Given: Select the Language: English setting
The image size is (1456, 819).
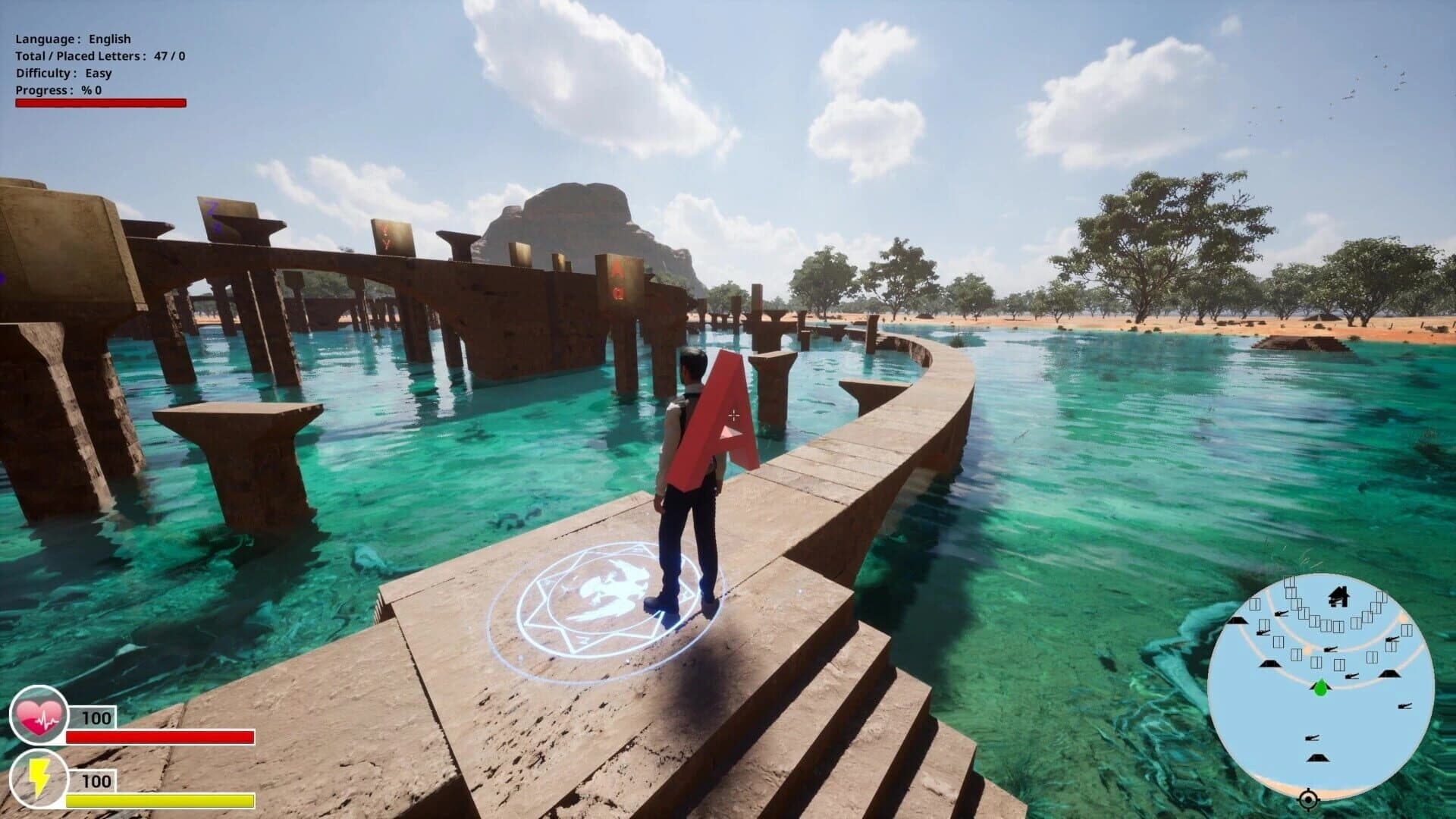Looking at the screenshot, I should (72, 37).
